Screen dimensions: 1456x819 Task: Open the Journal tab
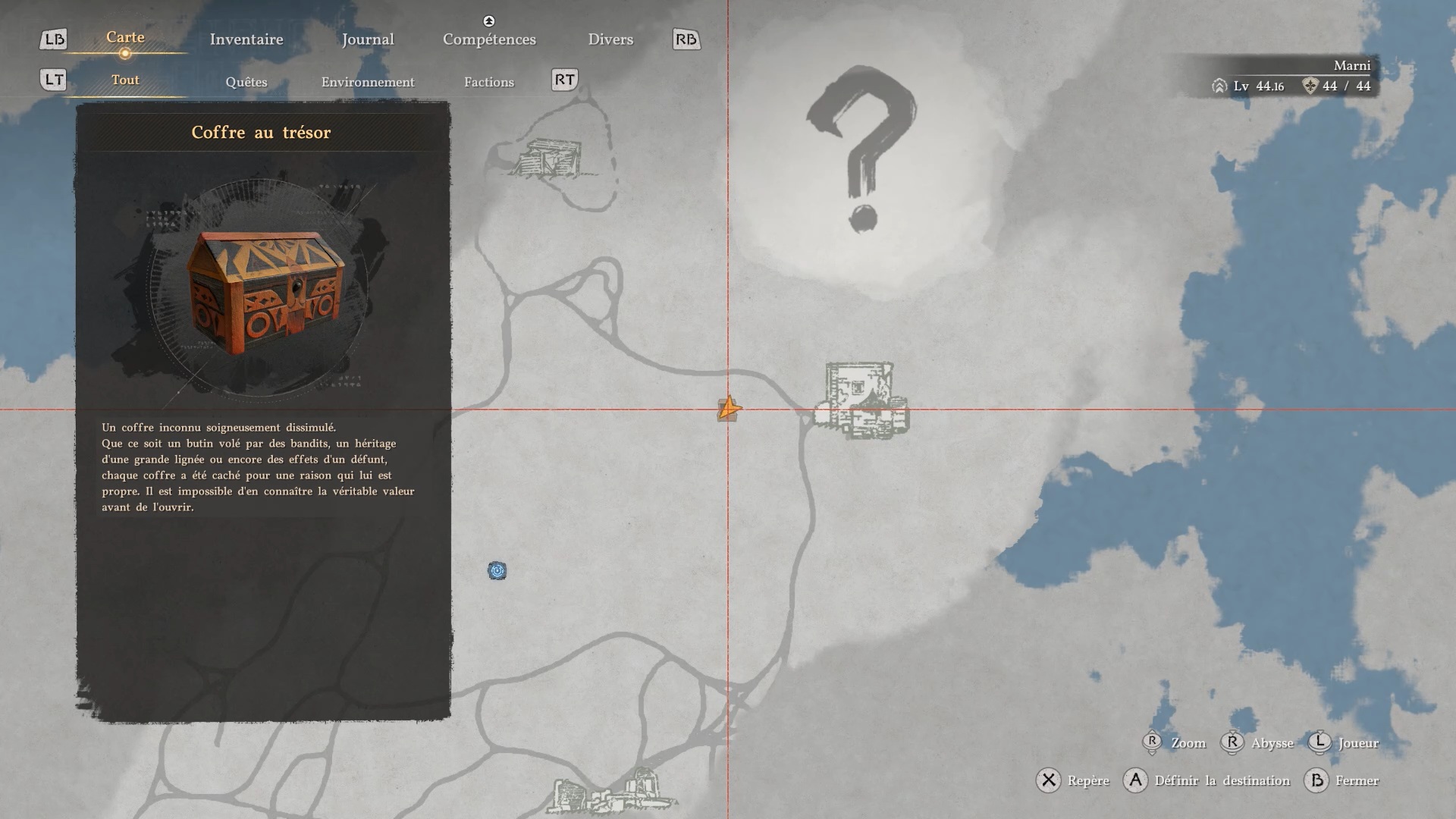[x=368, y=39]
